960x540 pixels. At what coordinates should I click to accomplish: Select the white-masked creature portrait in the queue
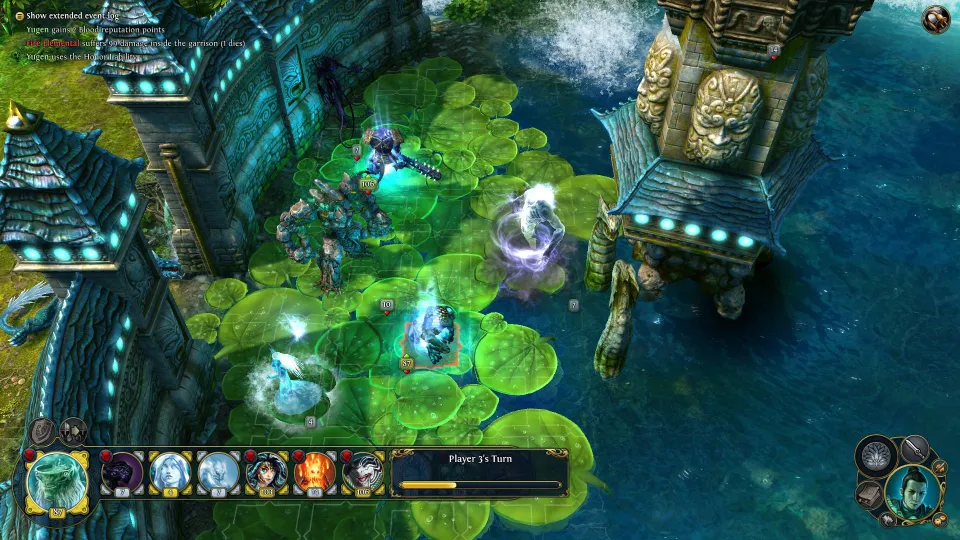click(363, 472)
